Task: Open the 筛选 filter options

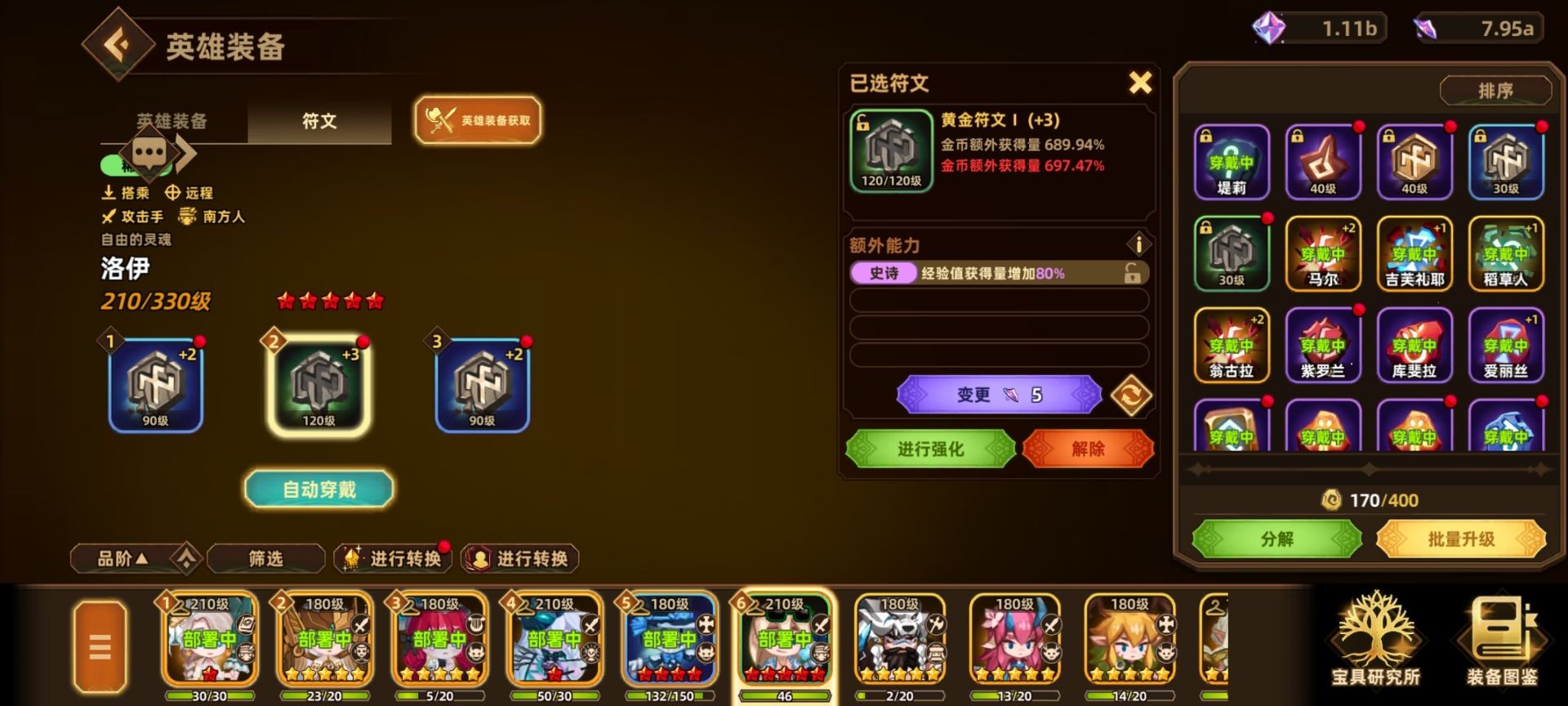Action: 265,559
